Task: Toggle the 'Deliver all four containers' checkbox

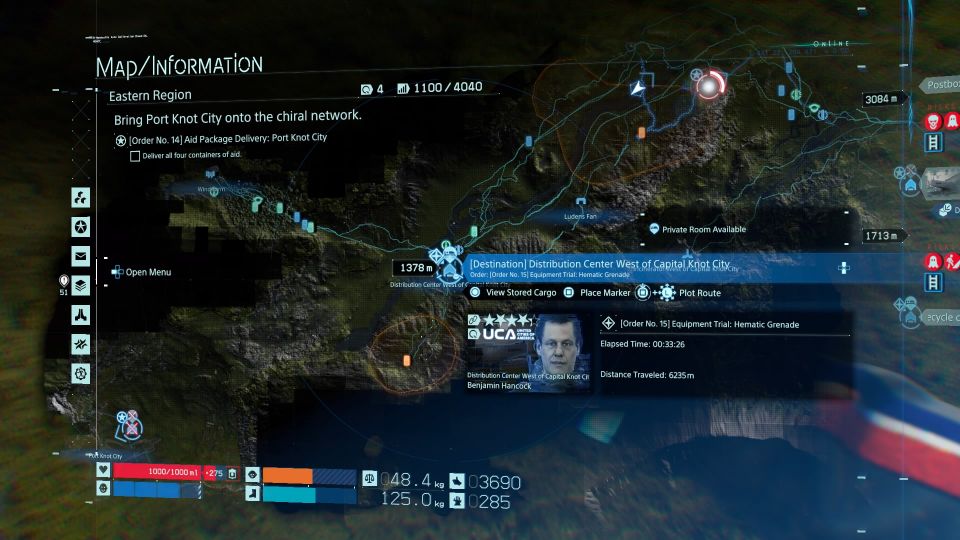Action: pos(135,155)
